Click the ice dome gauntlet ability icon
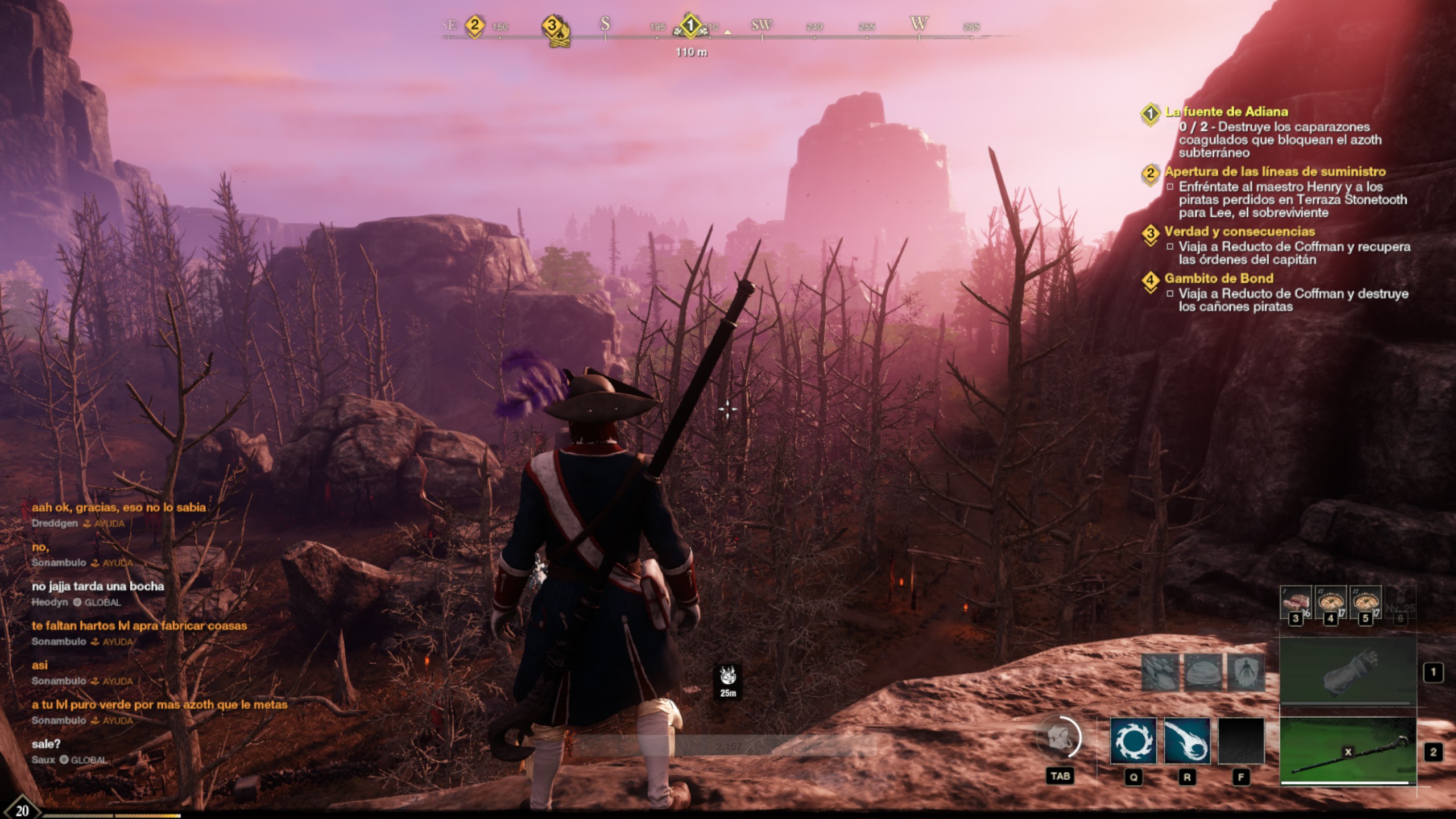This screenshot has width=1456, height=819. click(1203, 673)
